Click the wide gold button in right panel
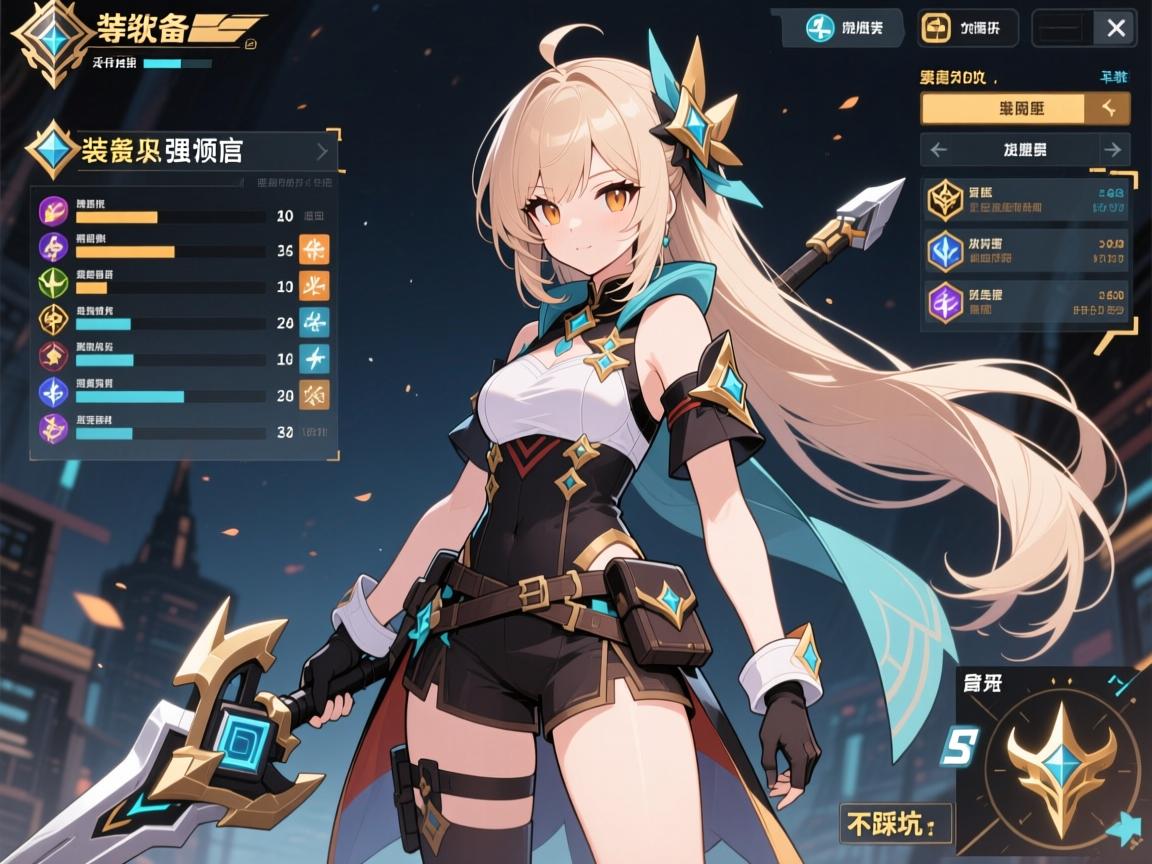The height and width of the screenshot is (864, 1152). (1025, 108)
